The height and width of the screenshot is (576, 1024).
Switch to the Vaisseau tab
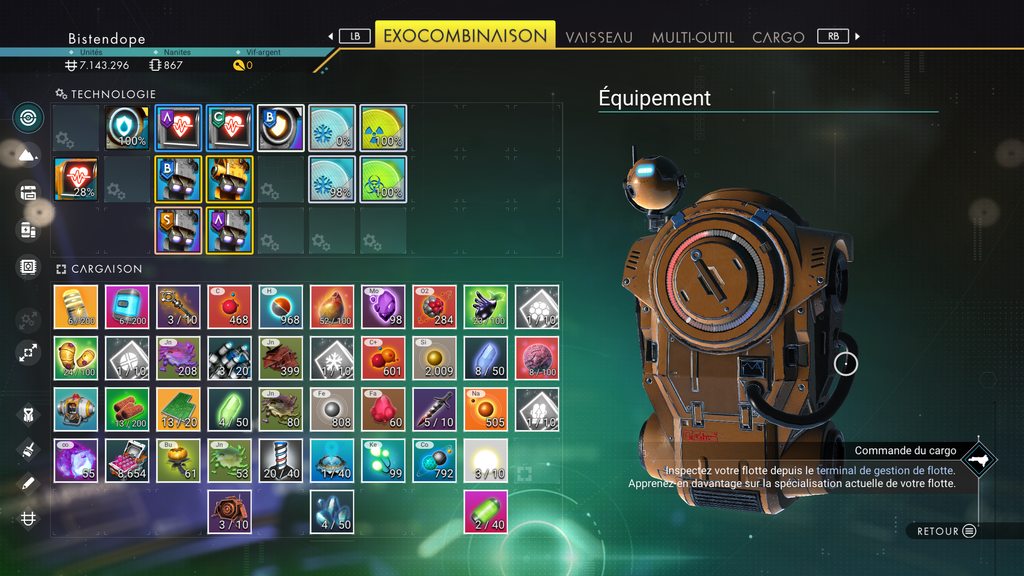(x=599, y=37)
